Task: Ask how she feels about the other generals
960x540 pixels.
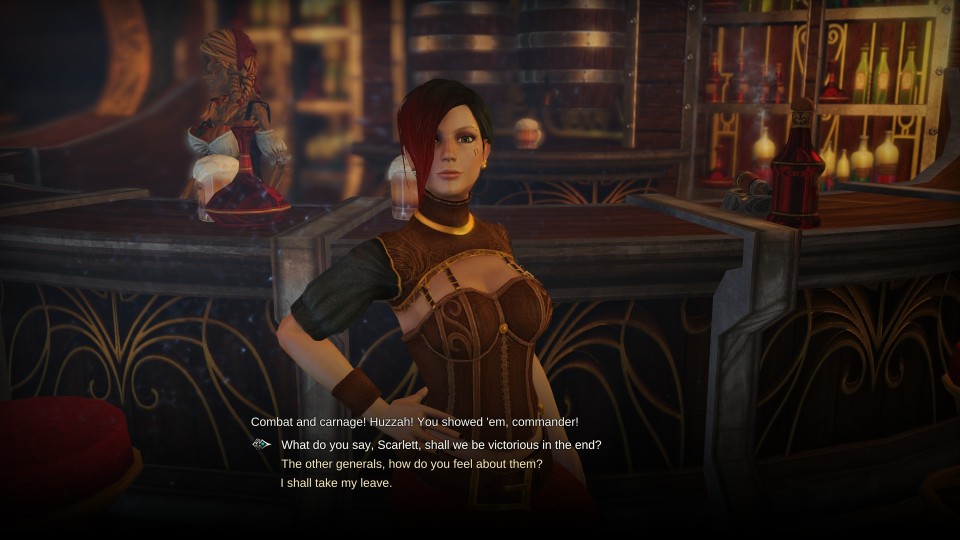Action: point(411,464)
